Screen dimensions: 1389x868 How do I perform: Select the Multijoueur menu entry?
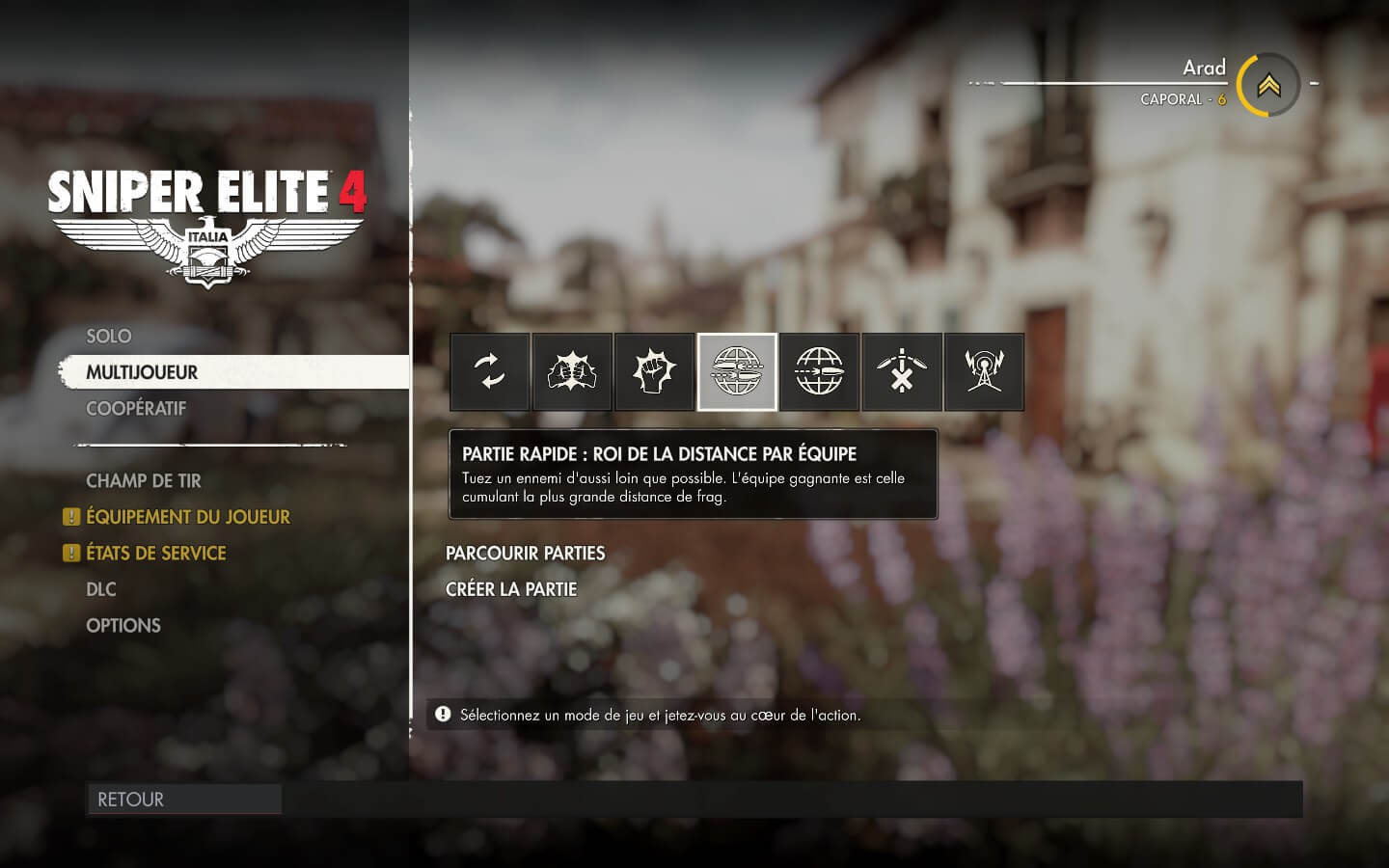click(142, 372)
